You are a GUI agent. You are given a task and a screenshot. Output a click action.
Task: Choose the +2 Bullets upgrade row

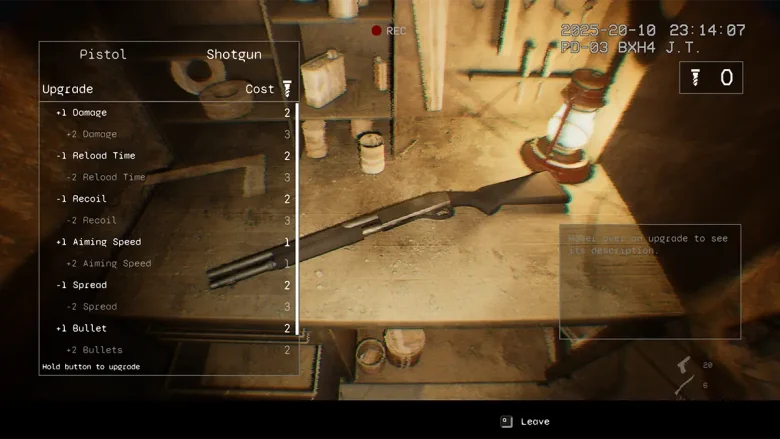[x=167, y=350]
